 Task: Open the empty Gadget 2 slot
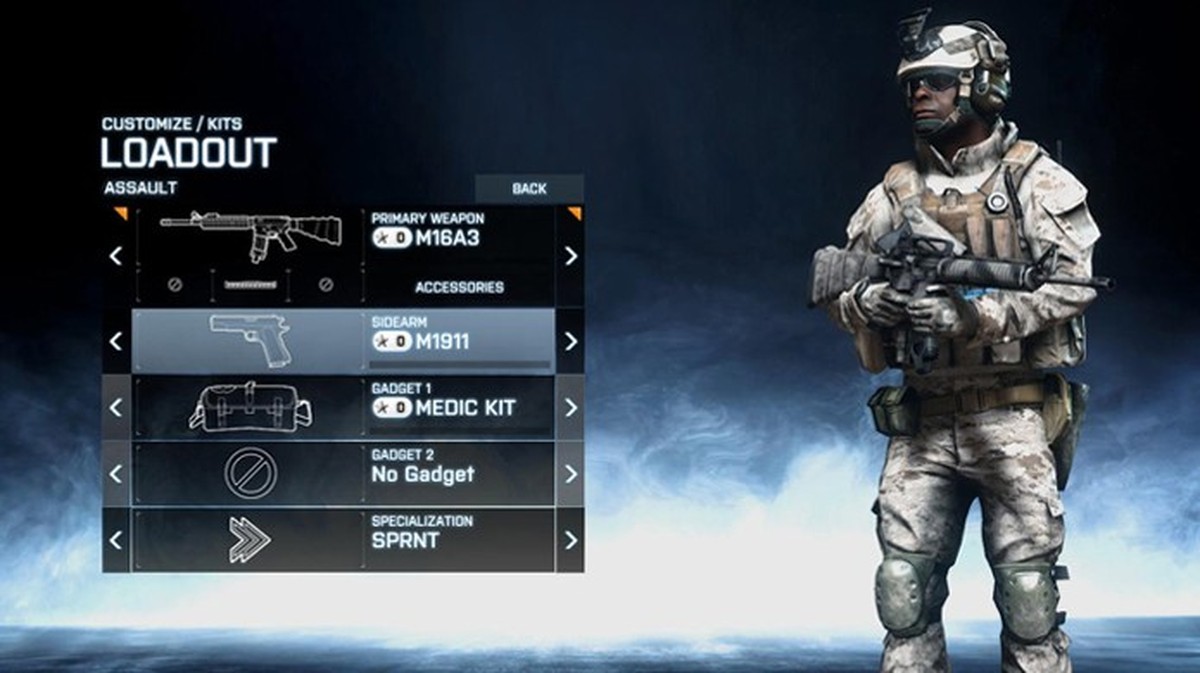point(343,473)
